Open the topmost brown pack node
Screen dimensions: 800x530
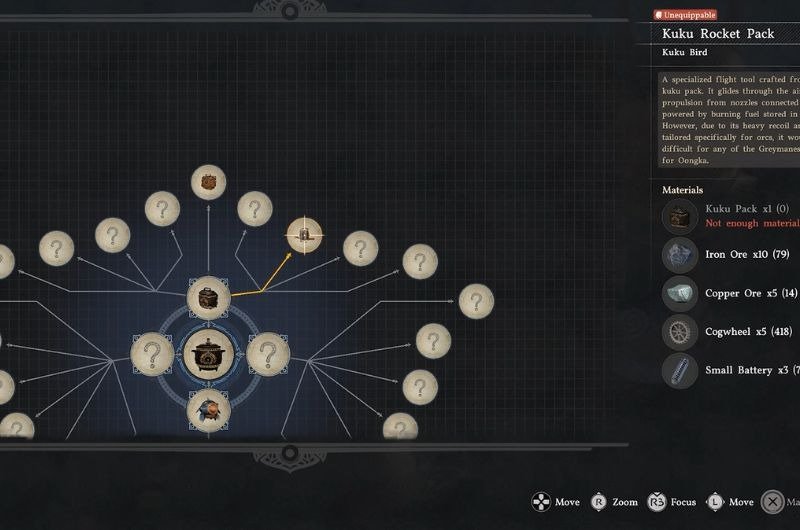pyautogui.click(x=209, y=182)
